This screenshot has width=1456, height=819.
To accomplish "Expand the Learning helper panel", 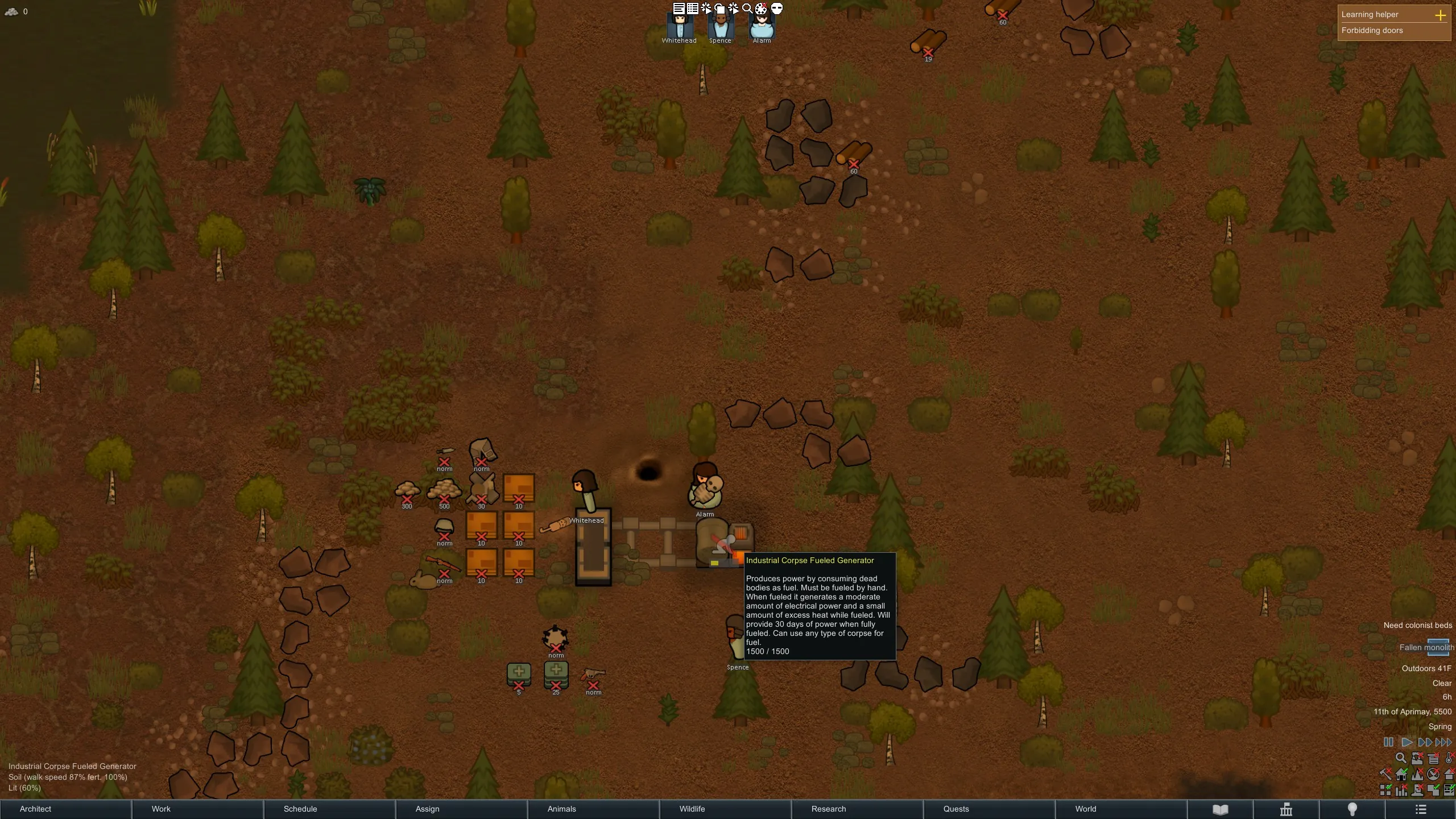I will pyautogui.click(x=1440, y=15).
